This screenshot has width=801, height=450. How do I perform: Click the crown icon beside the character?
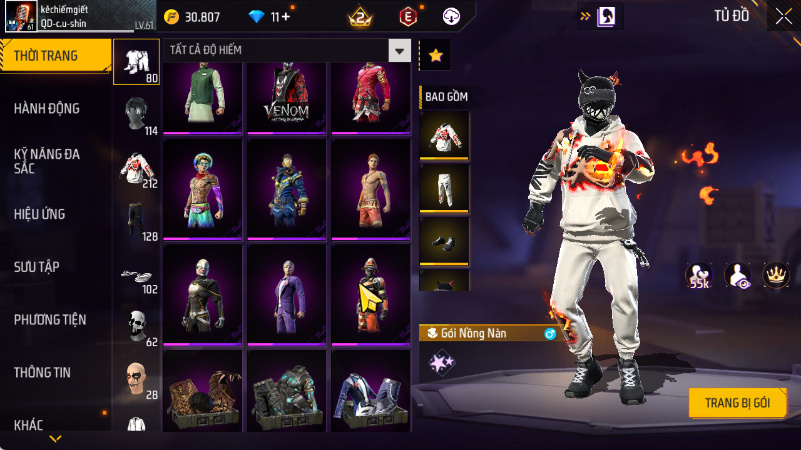tap(775, 274)
